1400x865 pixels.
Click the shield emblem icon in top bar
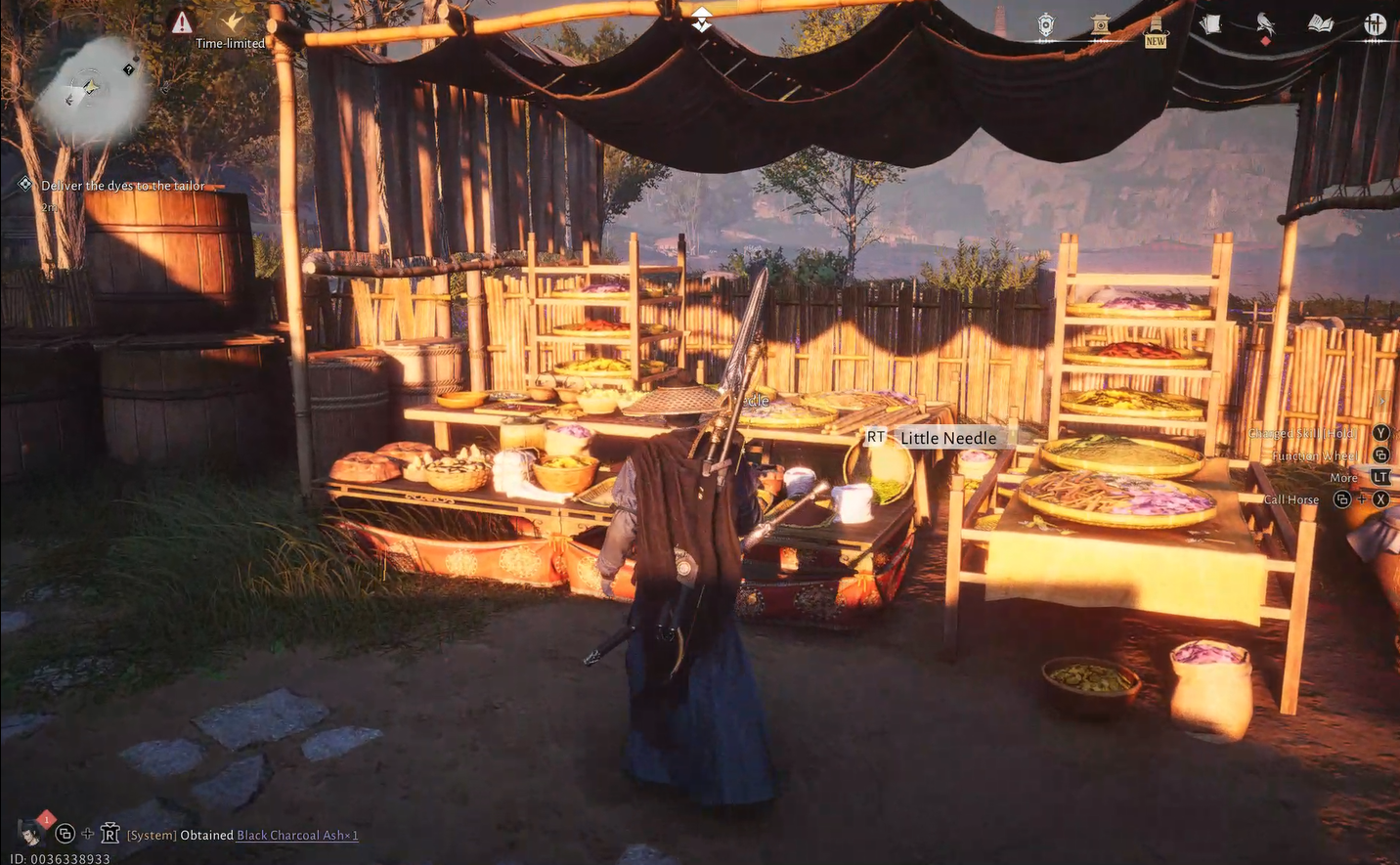[1045, 24]
